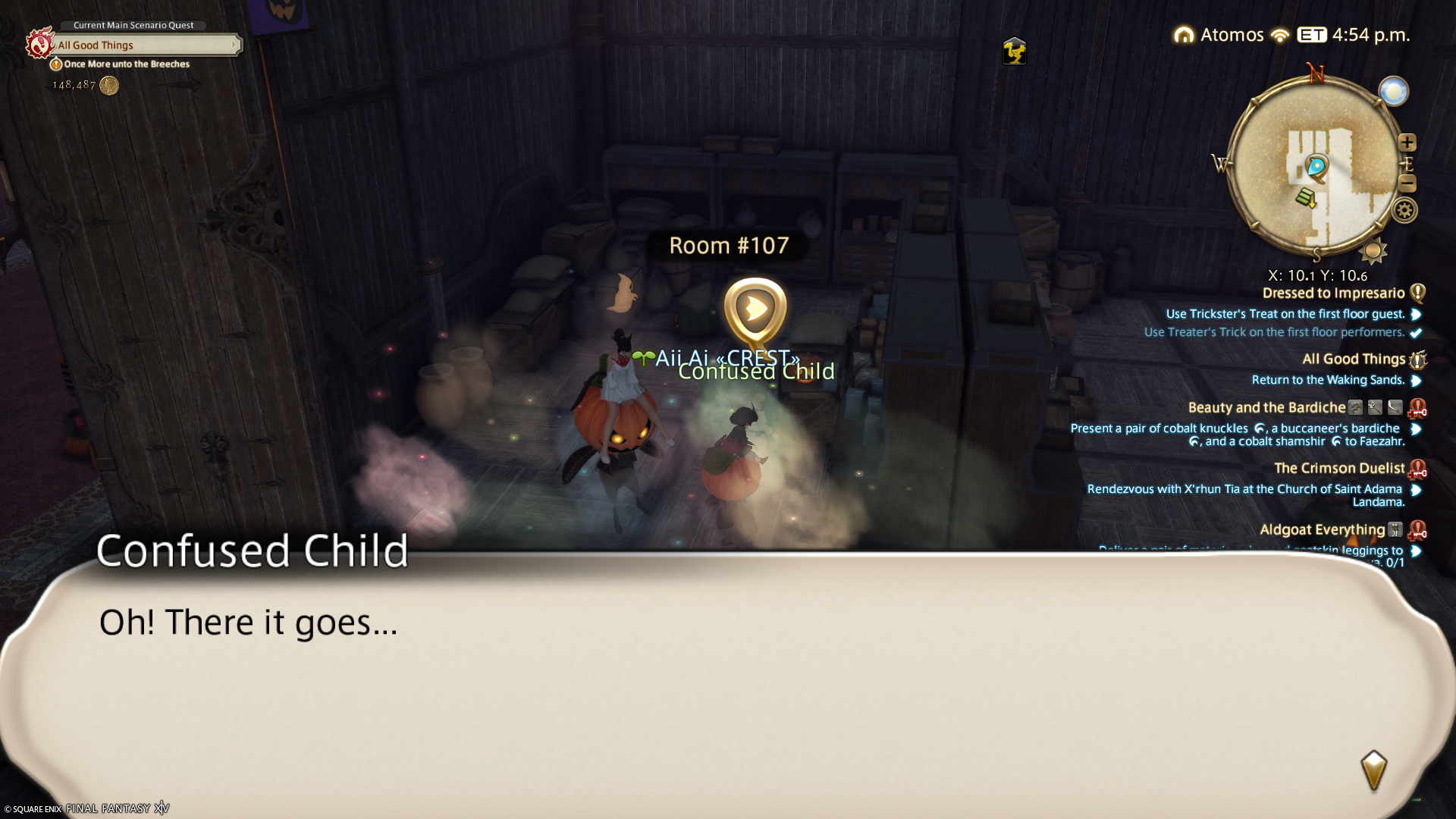
Task: Click the weather icon above the minimap
Action: coord(1393,92)
